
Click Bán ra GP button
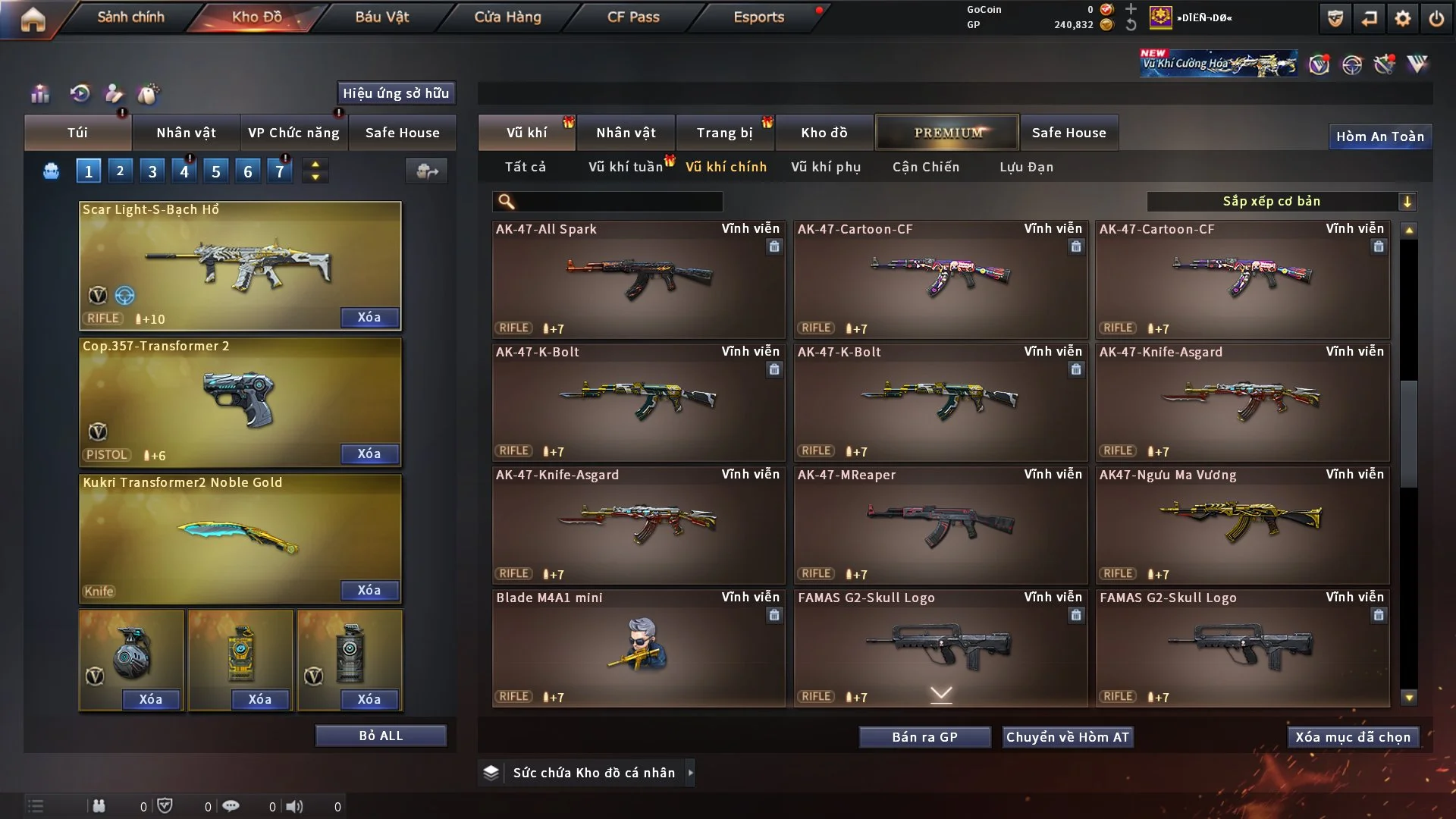924,737
